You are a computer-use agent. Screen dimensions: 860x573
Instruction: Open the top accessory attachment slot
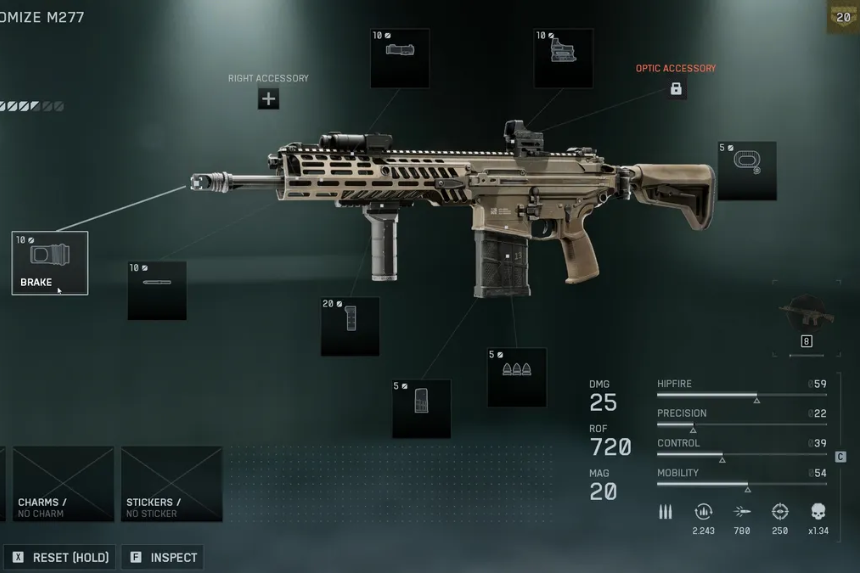coord(400,58)
